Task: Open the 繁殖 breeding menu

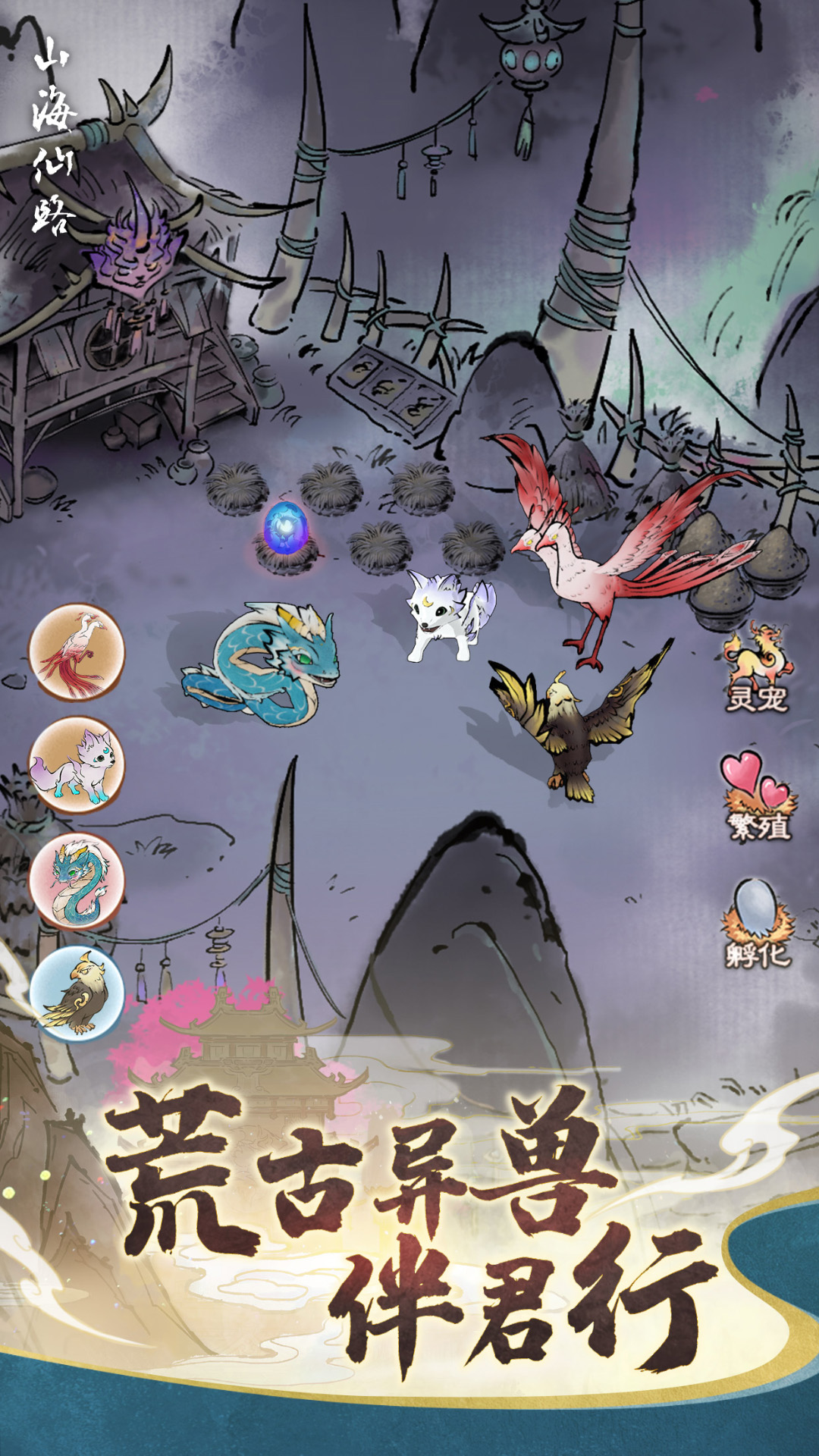Action: pos(758,798)
